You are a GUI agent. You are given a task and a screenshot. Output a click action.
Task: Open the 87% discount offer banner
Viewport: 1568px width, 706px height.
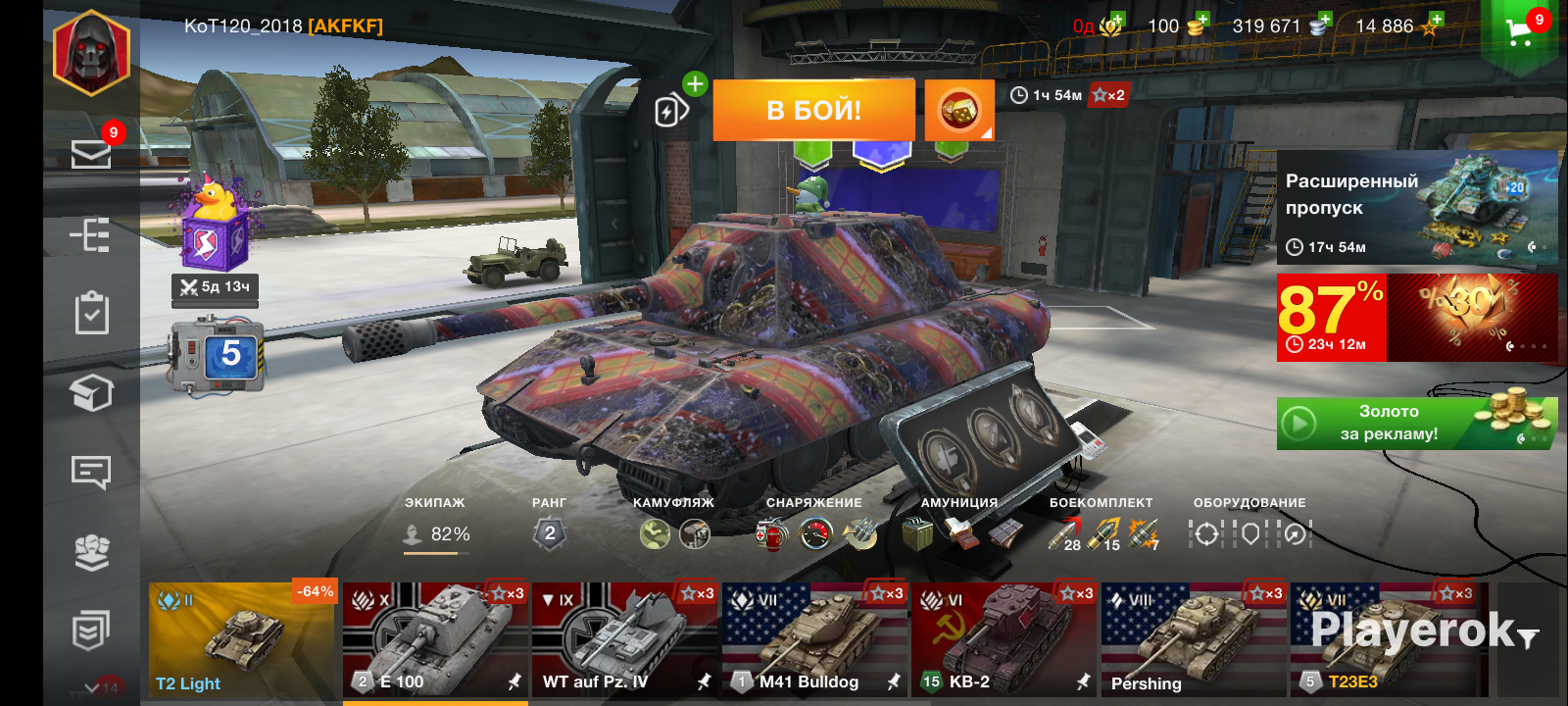pyautogui.click(x=1416, y=318)
